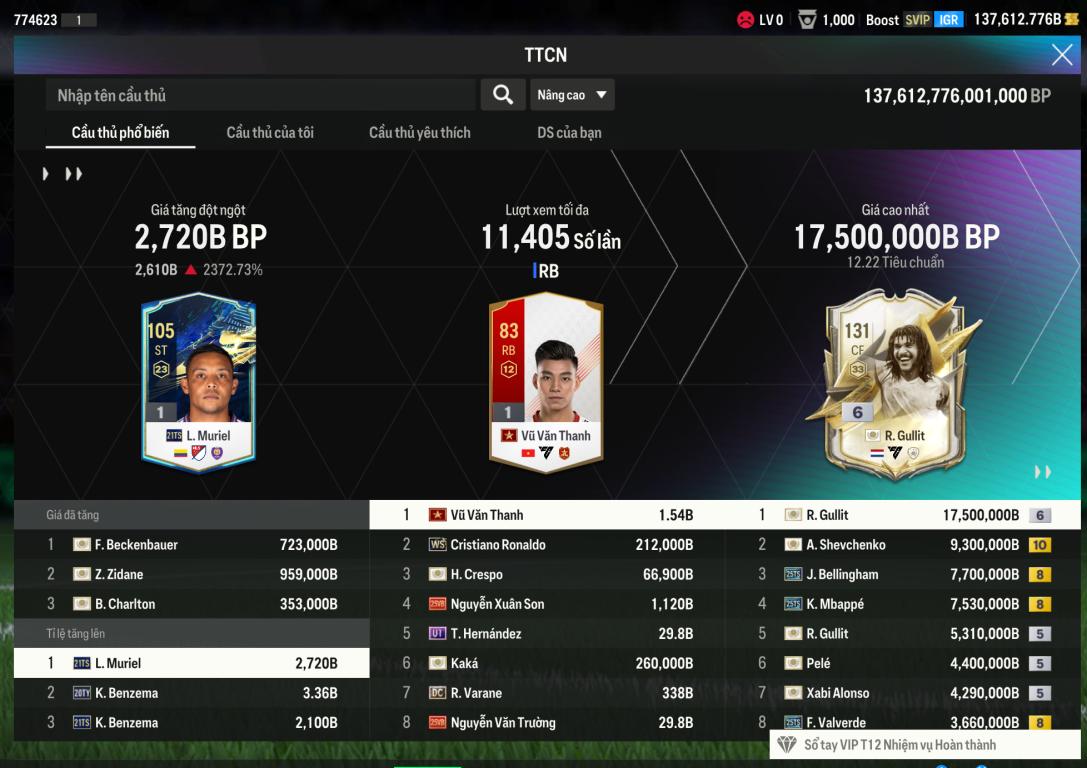Open Cristiano Ronaldo's list row
The height and width of the screenshot is (768, 1087).
[x=548, y=545]
